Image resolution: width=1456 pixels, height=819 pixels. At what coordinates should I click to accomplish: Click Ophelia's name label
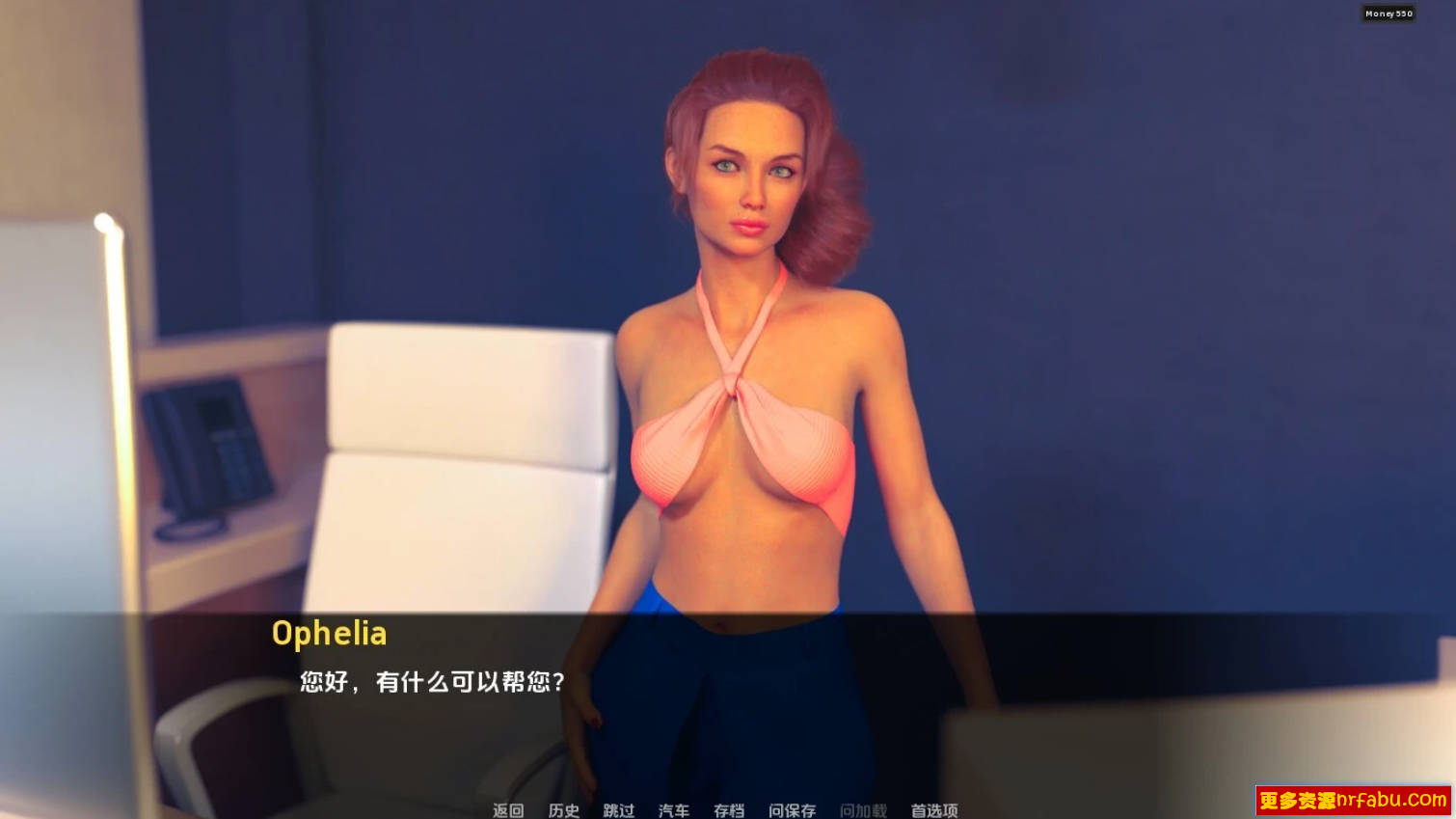point(329,634)
